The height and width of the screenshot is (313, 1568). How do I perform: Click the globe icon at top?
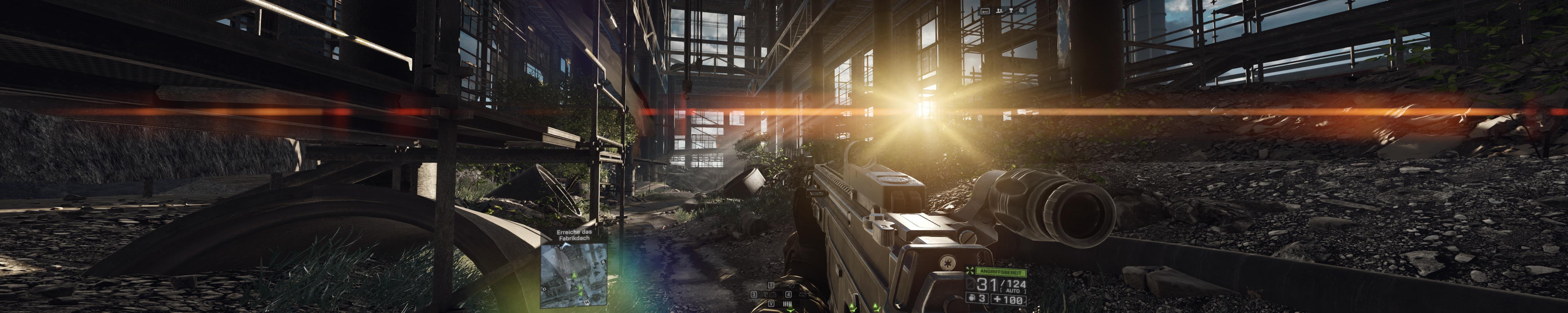pos(1022,10)
